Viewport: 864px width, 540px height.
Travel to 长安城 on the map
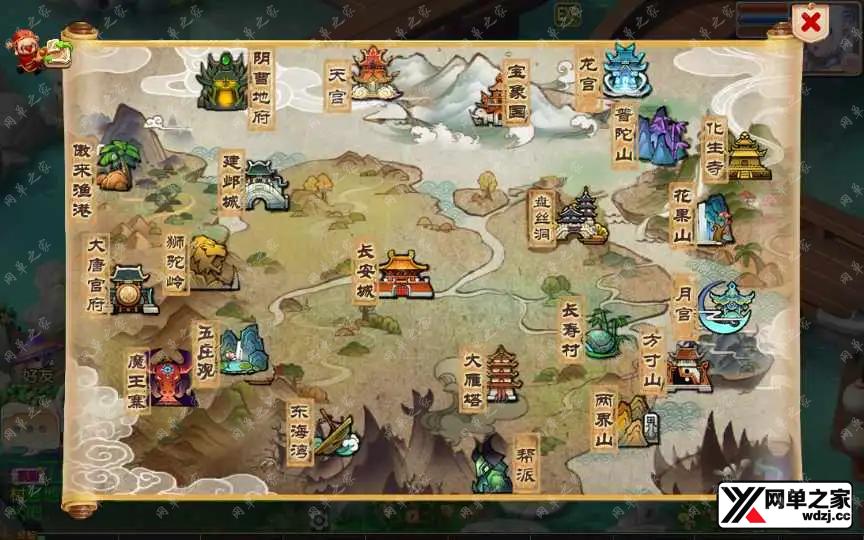402,274
